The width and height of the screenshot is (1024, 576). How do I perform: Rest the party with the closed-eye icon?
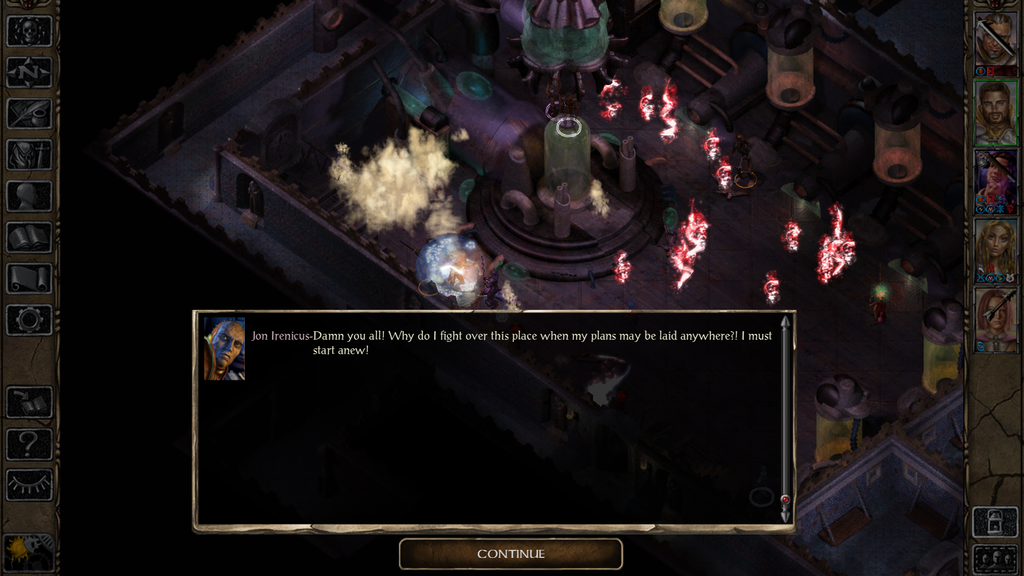[x=28, y=484]
